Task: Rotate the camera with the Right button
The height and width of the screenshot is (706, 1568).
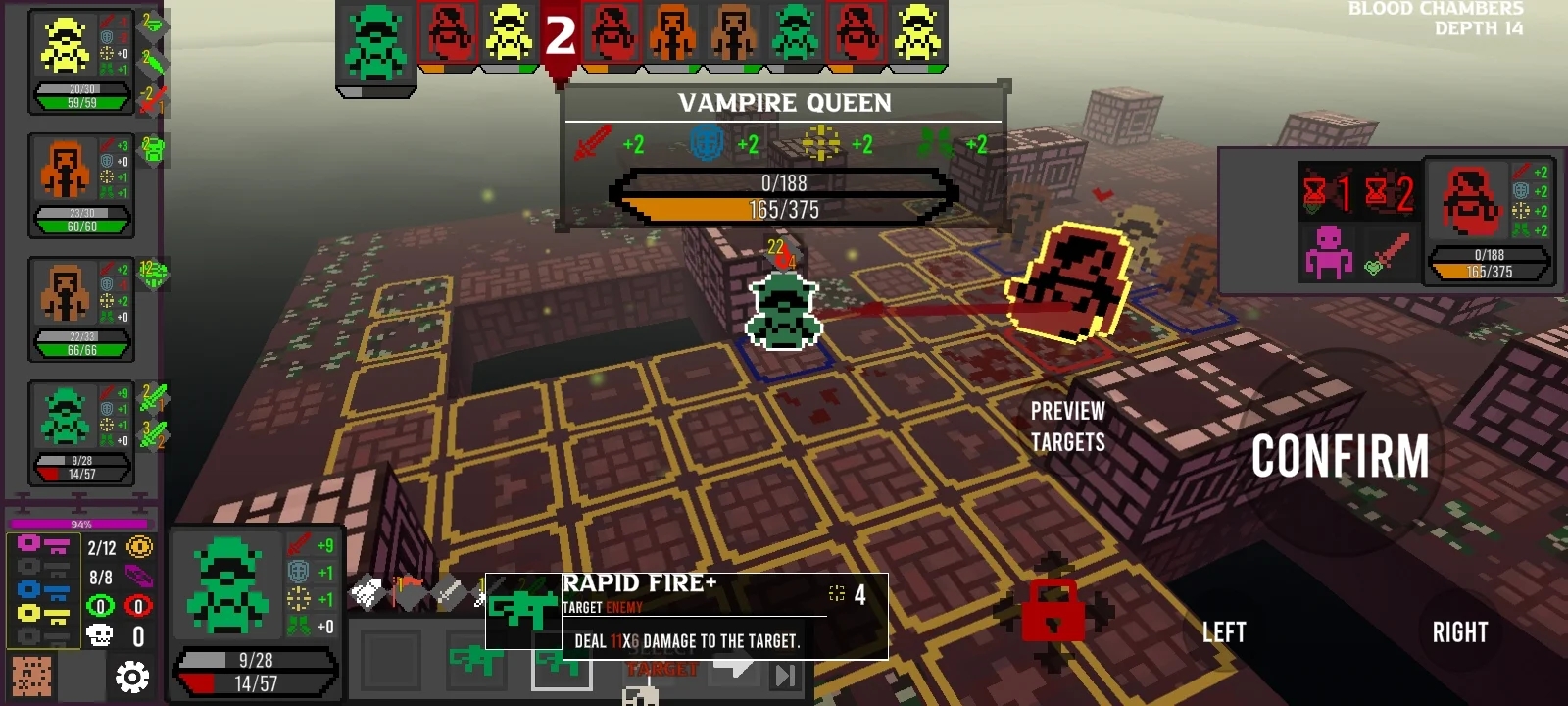Action: click(x=1459, y=632)
